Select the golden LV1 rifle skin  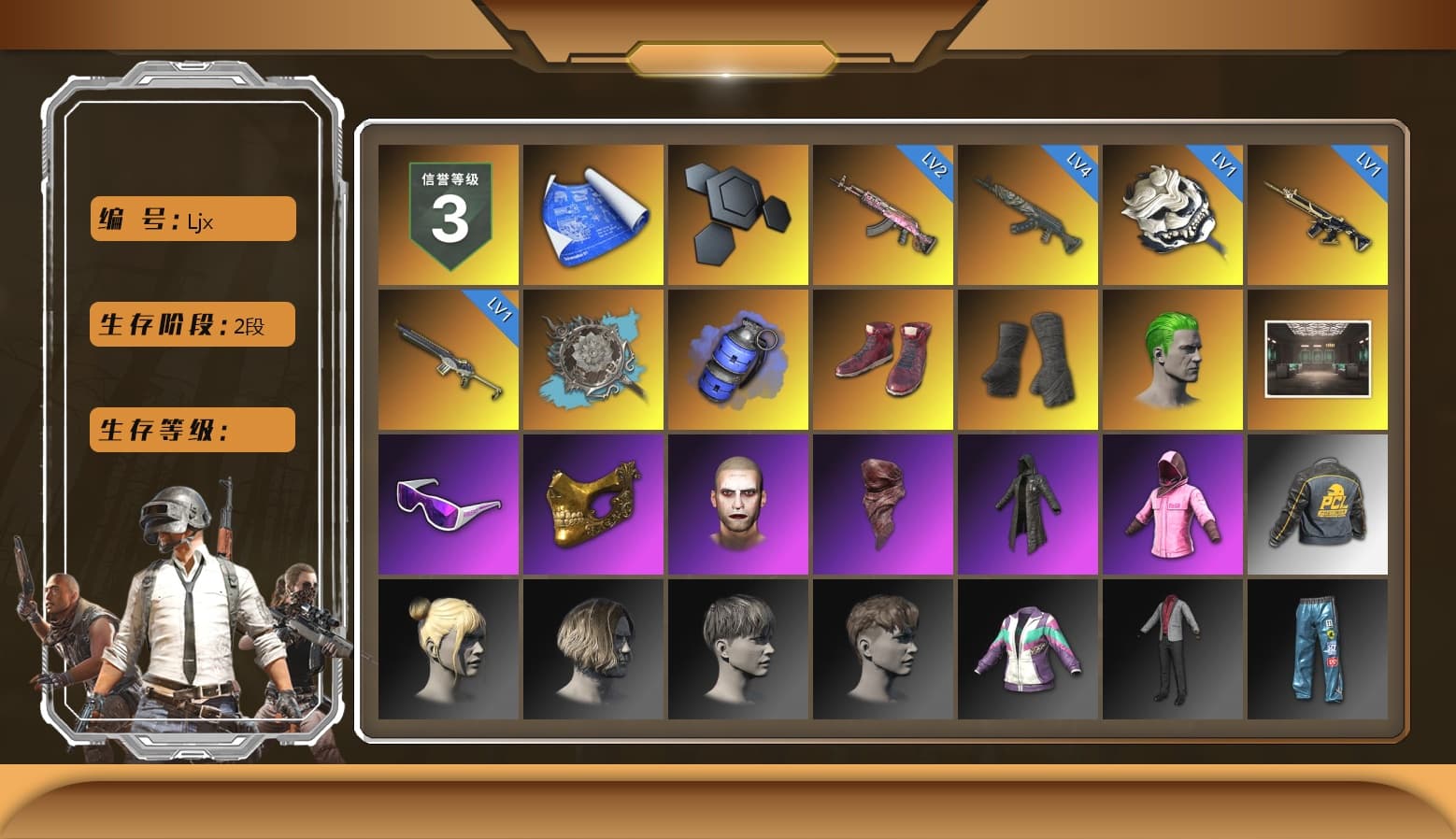click(x=1319, y=214)
